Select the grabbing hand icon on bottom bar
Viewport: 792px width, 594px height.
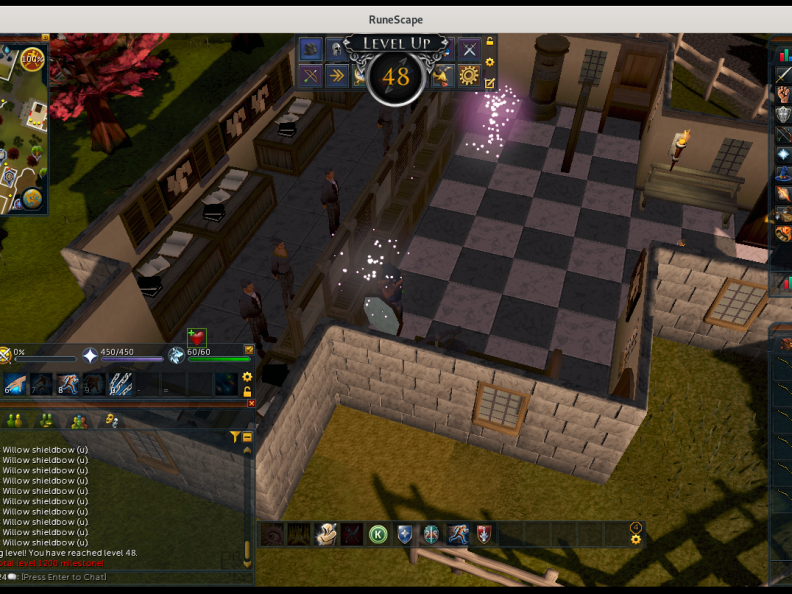325,534
